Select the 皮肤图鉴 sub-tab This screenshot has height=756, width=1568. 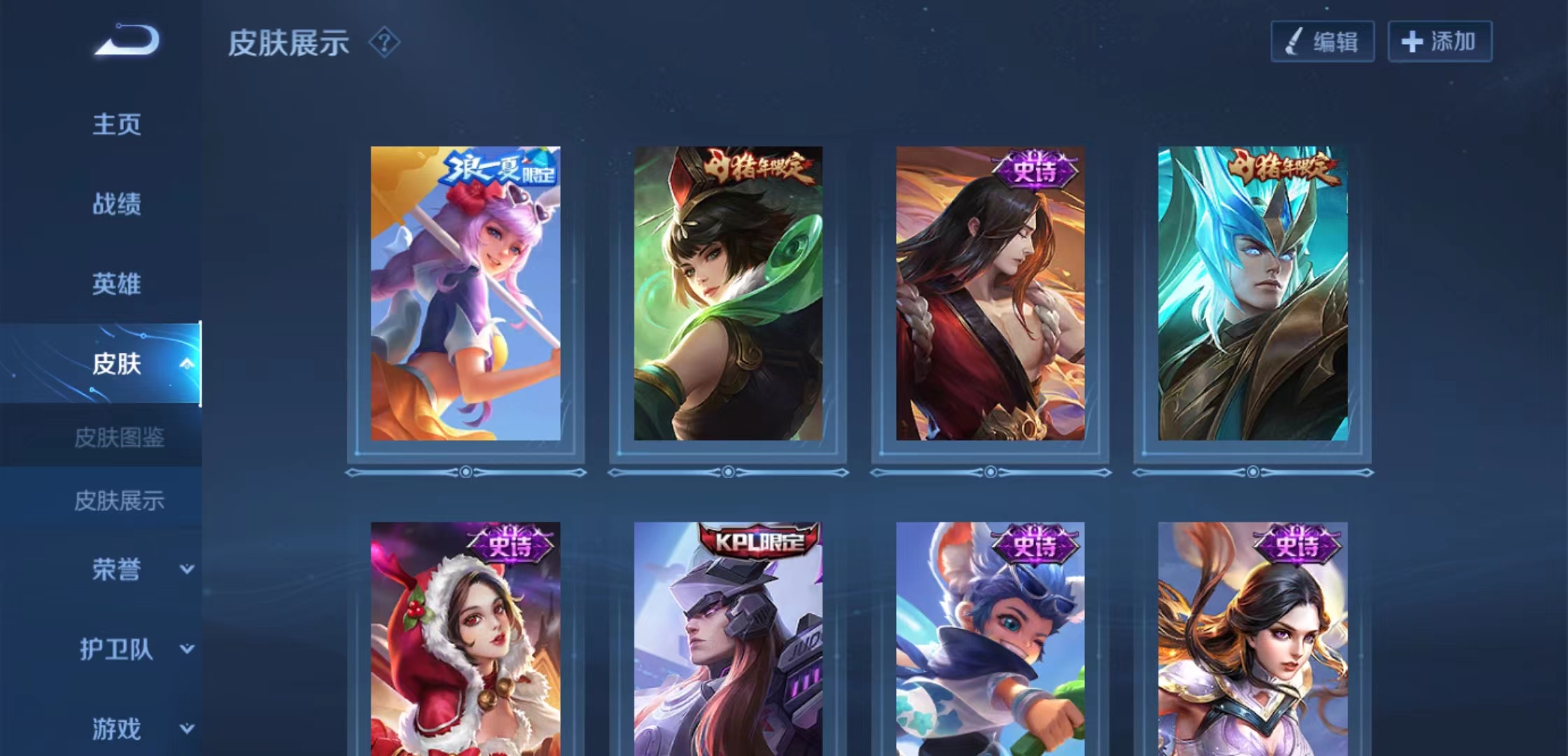[x=119, y=438]
